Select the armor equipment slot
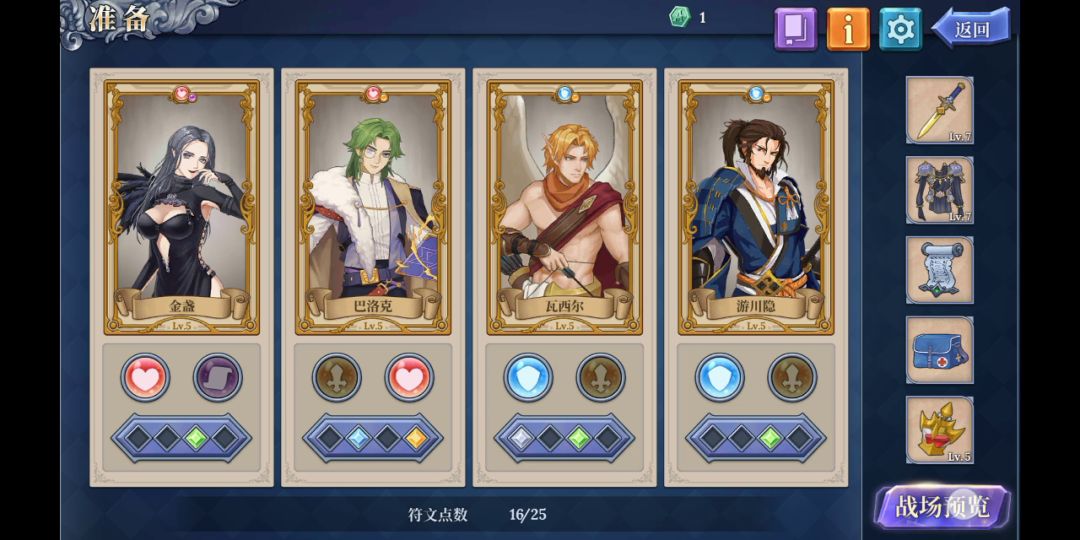Viewport: 1080px width, 540px height. (940, 190)
